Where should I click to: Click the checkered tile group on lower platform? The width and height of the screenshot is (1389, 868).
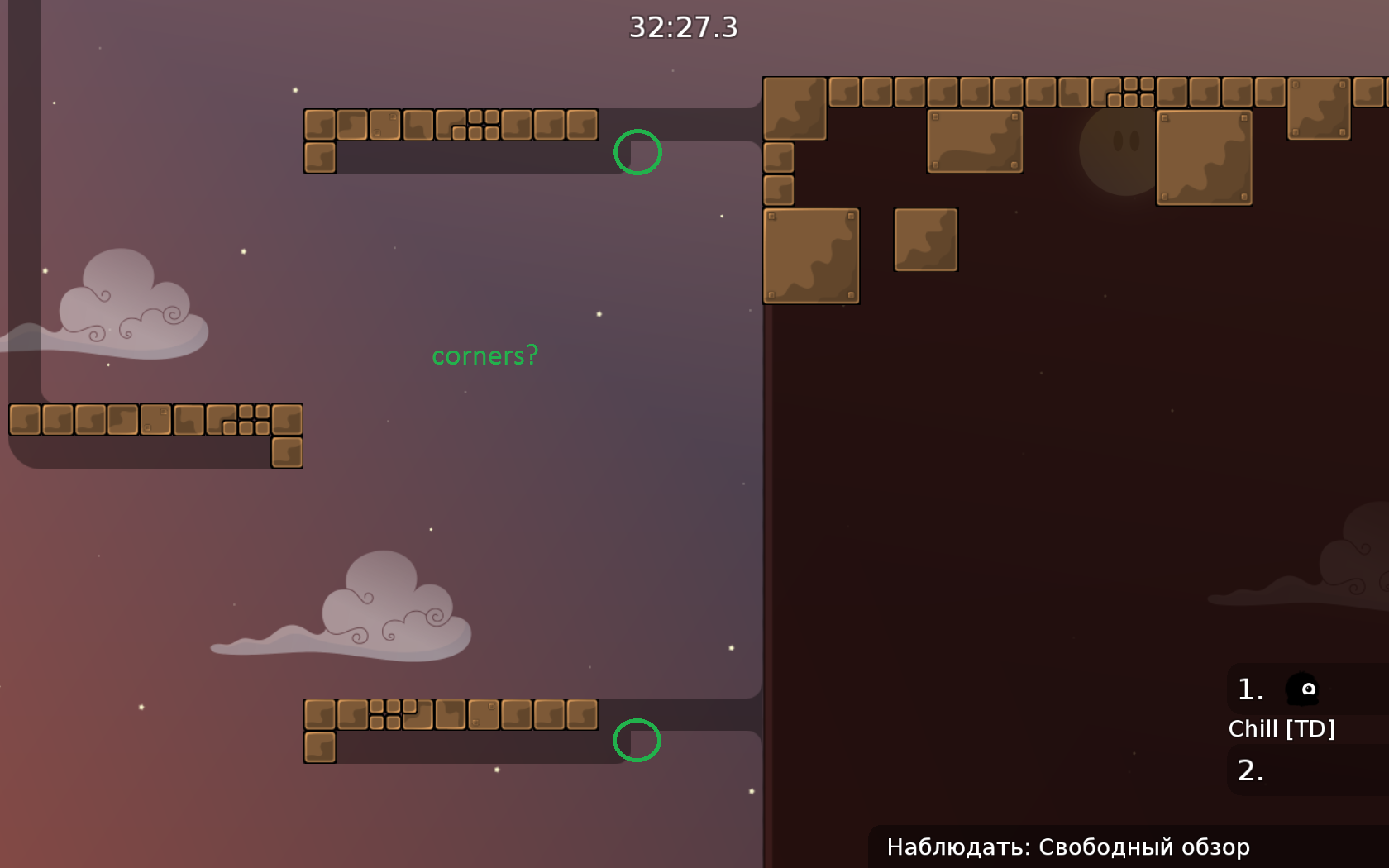point(389,715)
